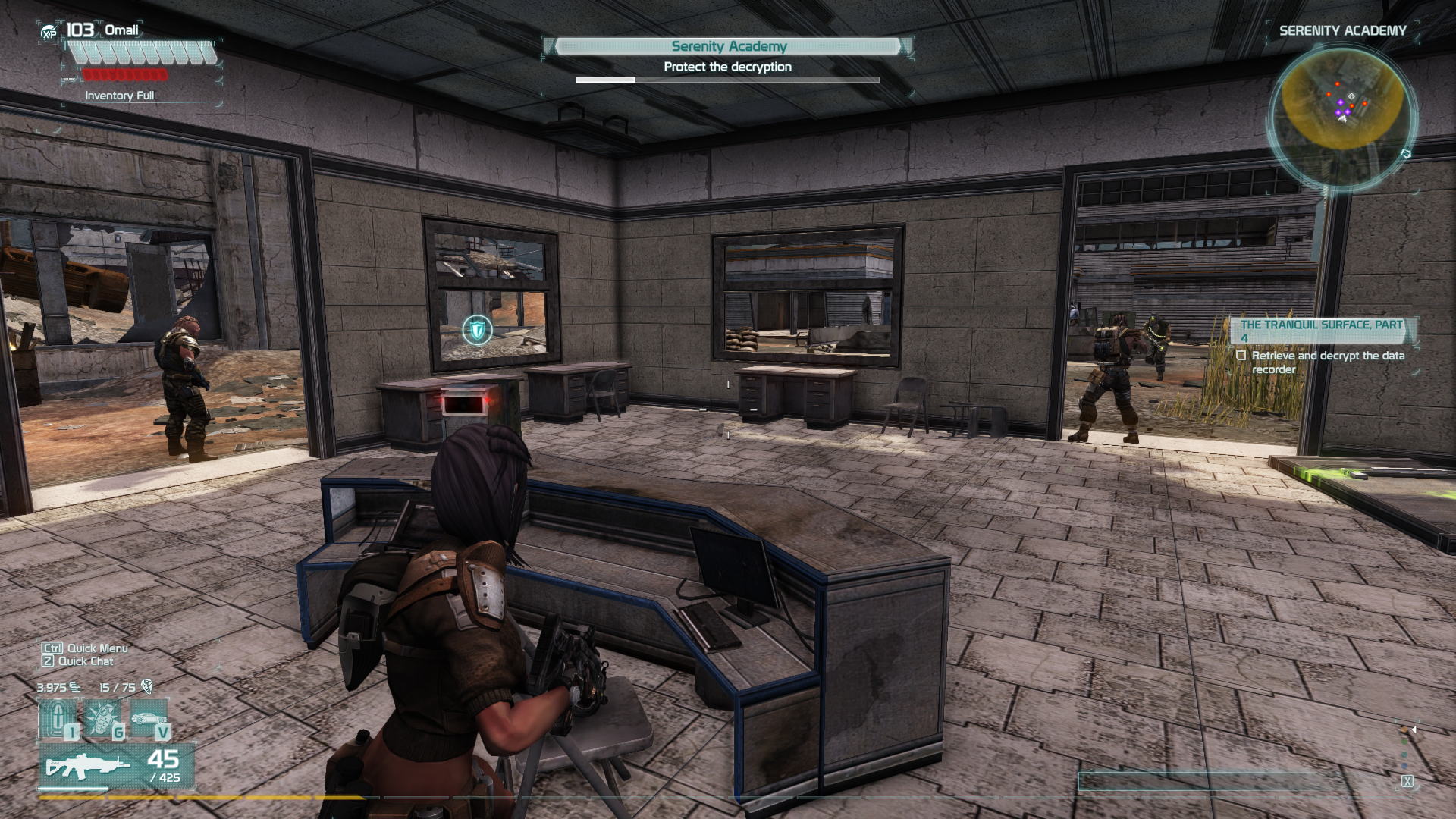
Task: Click the Serenity Academy objective banner
Action: 728,46
